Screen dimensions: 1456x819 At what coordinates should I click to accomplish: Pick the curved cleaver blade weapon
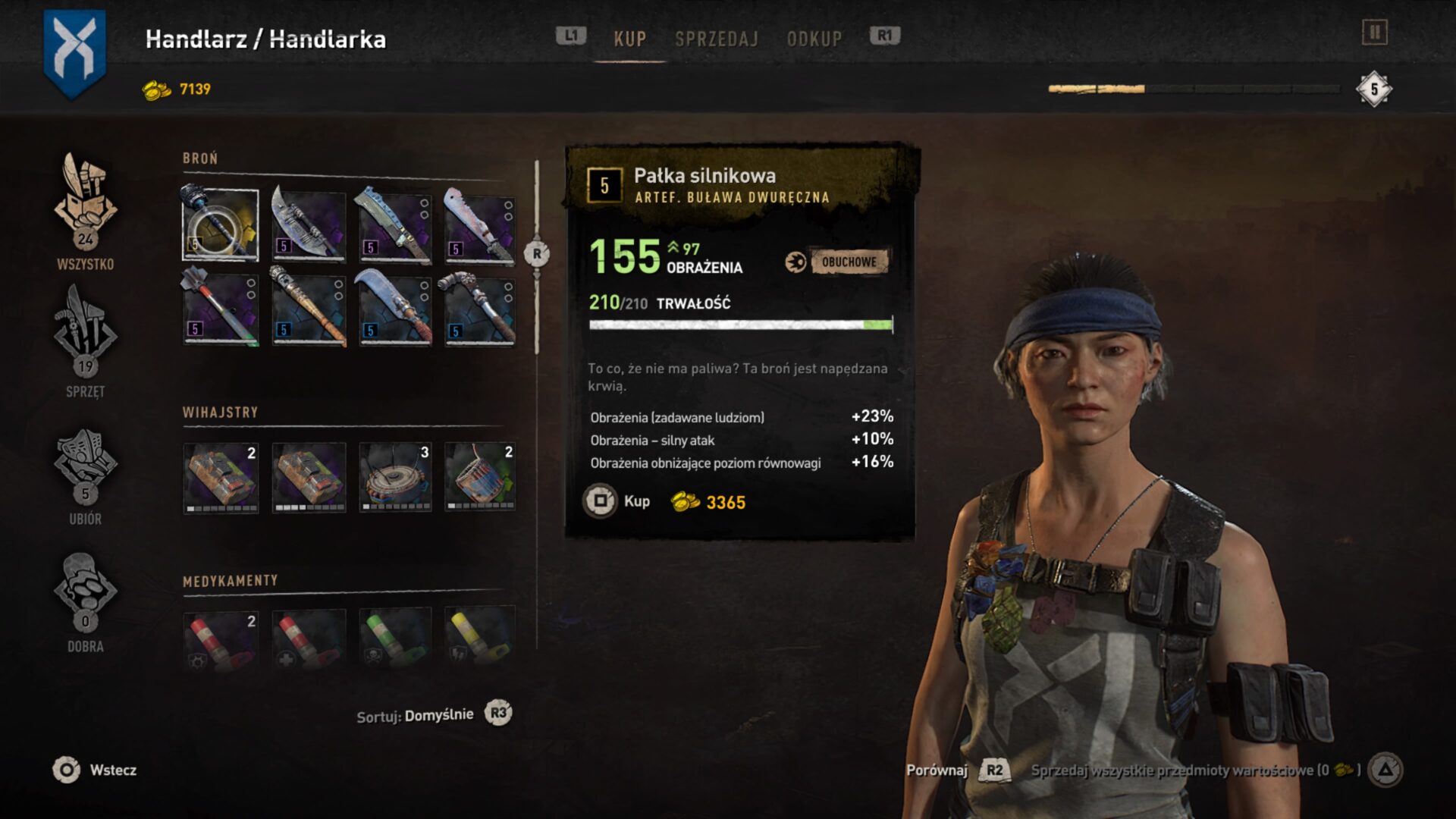coord(309,224)
